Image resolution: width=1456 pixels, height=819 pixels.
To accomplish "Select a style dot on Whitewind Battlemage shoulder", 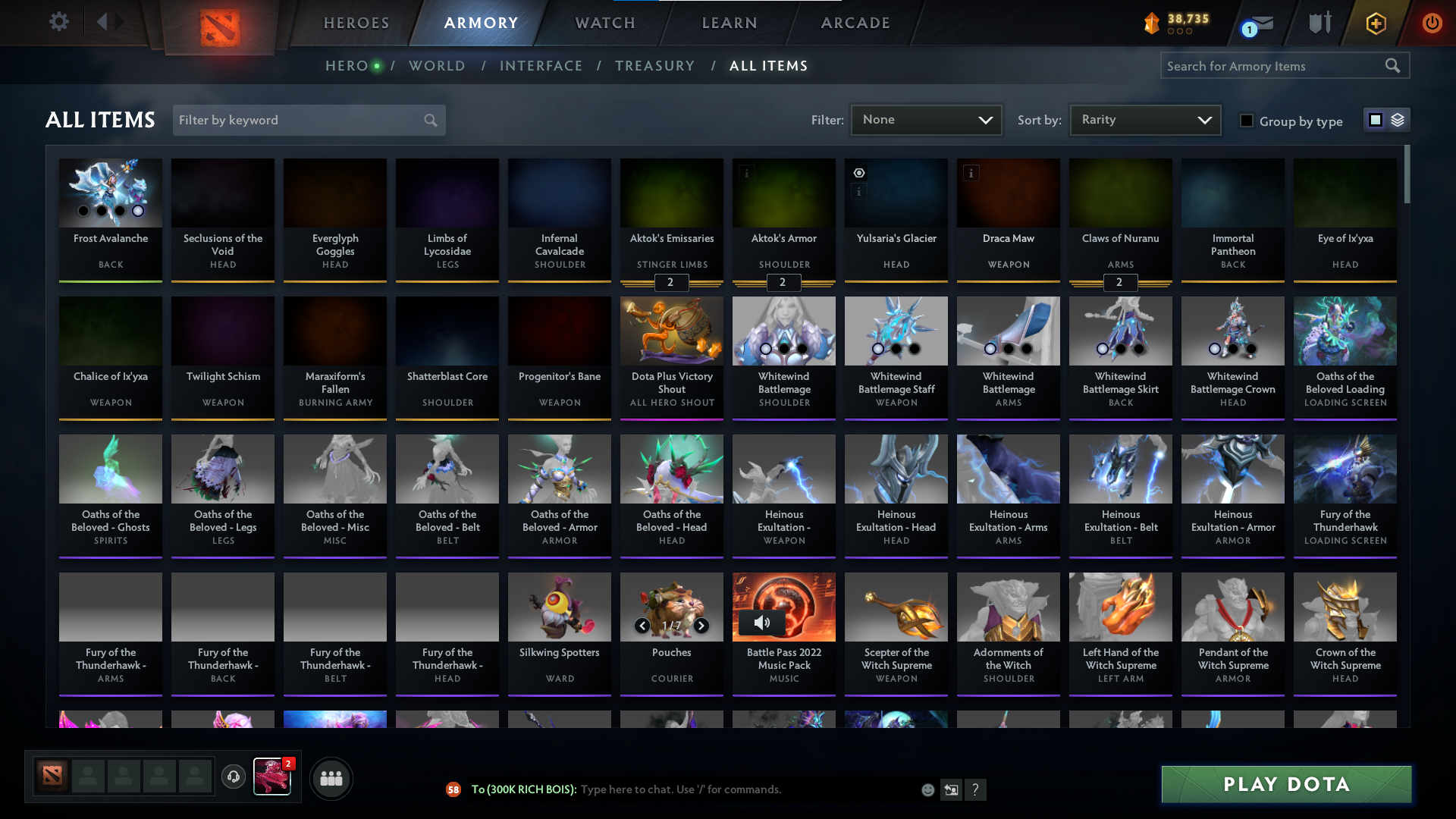I will 766,349.
